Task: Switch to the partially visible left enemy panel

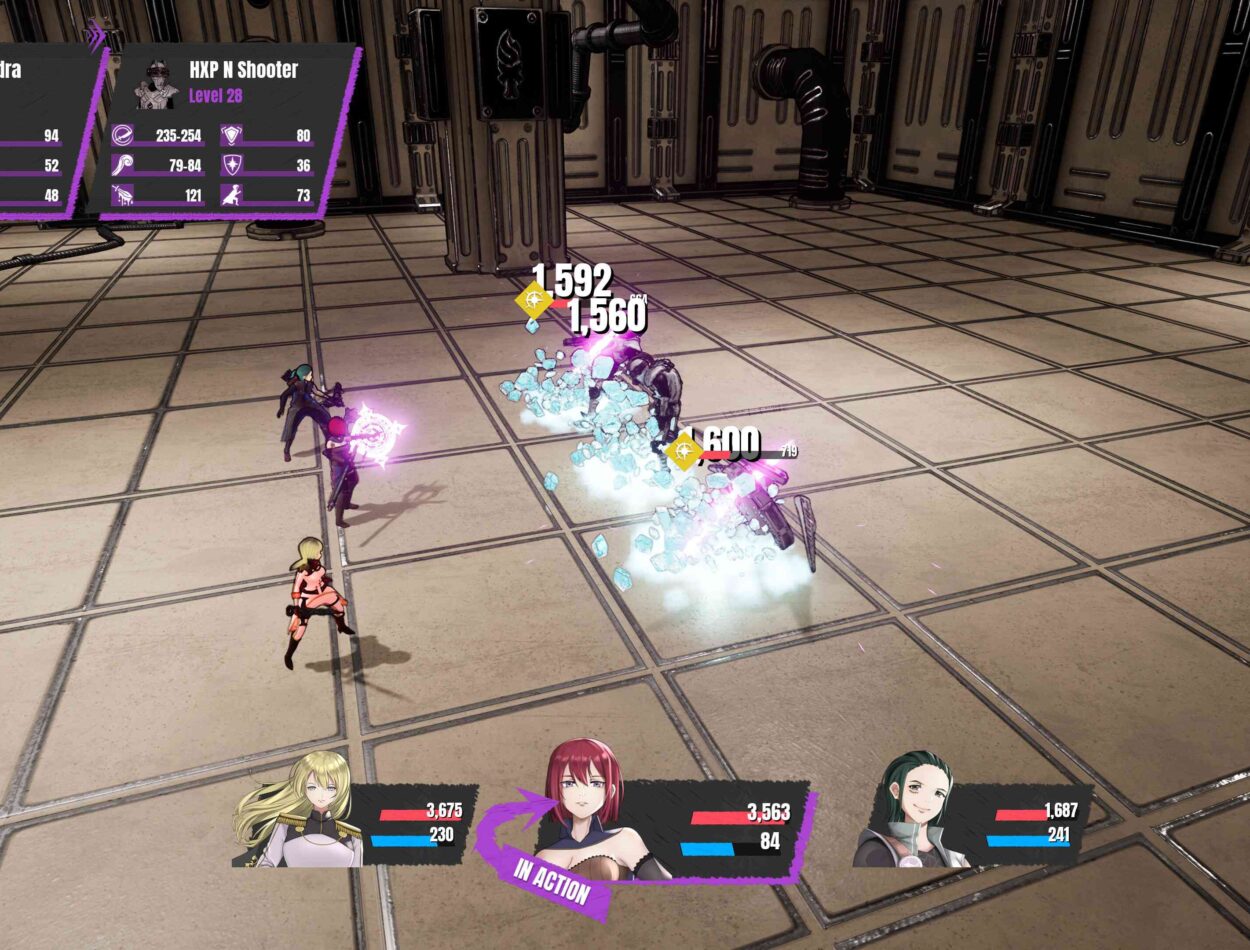Action: click(40, 130)
